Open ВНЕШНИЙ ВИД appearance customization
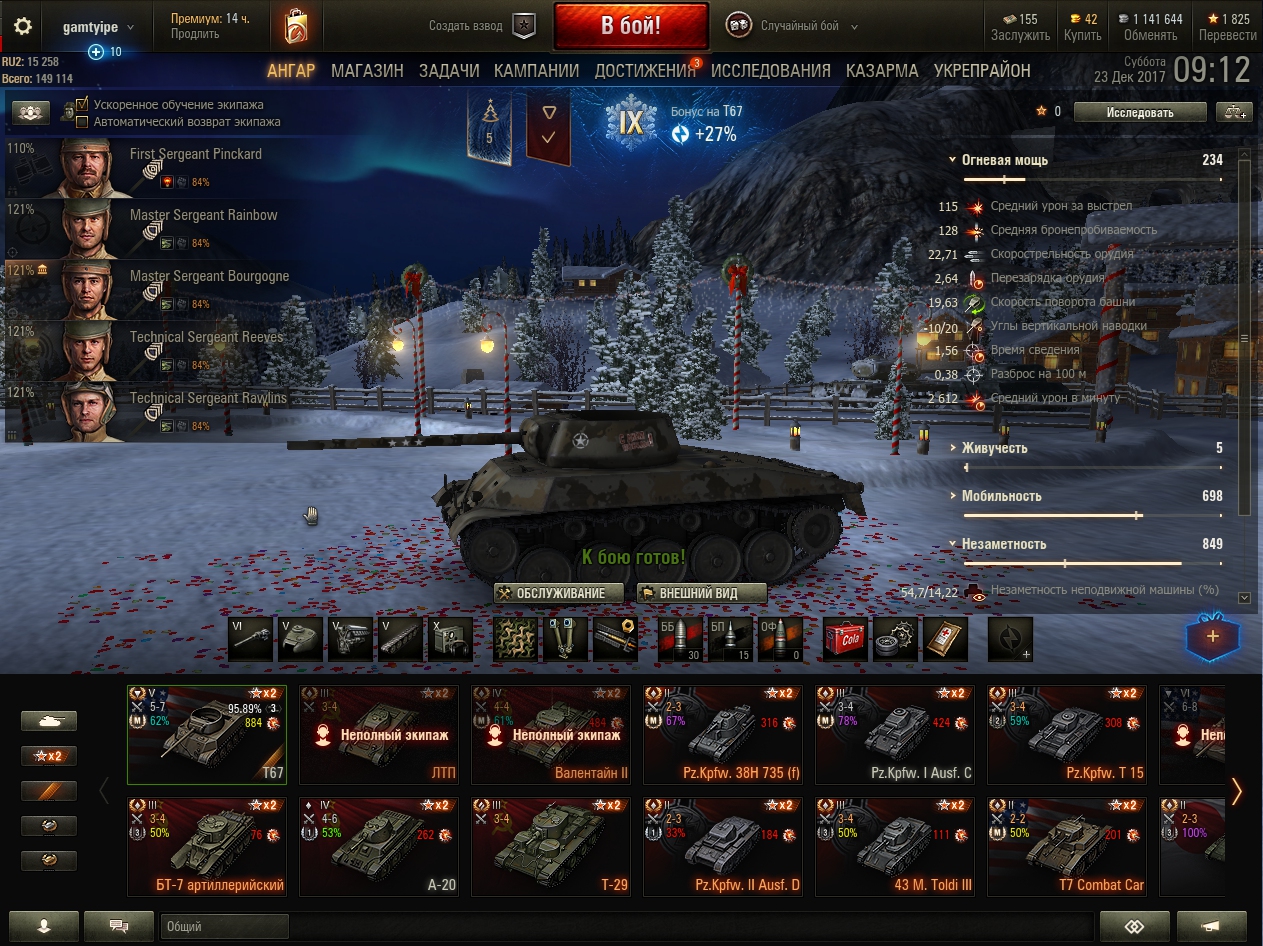The height and width of the screenshot is (946, 1263). [701, 593]
